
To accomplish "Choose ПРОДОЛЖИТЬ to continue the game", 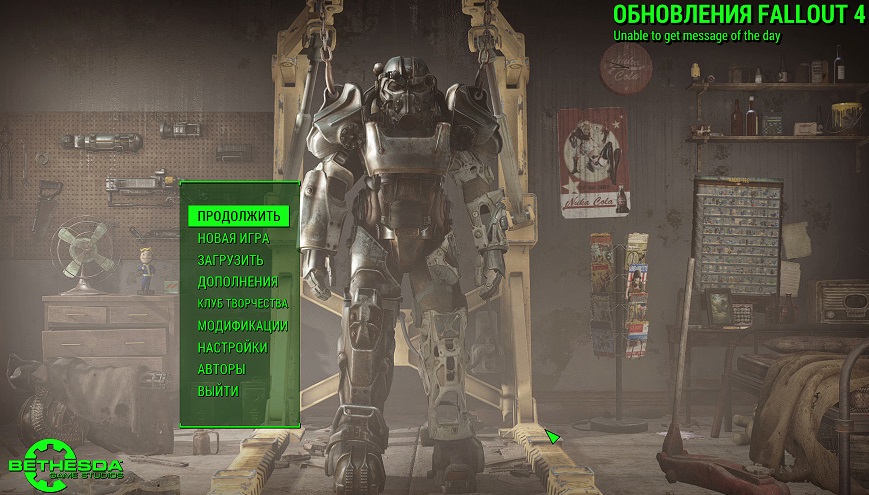I will click(239, 216).
